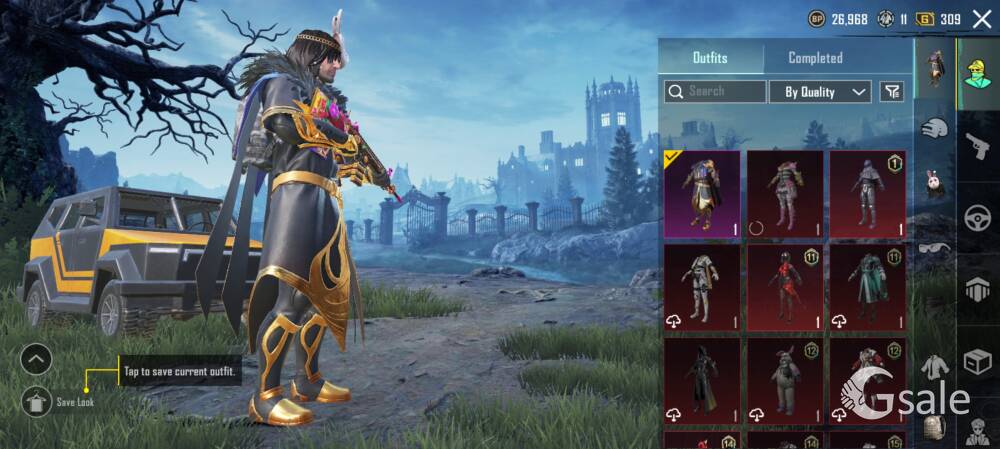
Task: Open the rabbit mask face subcategory
Action: 934,186
